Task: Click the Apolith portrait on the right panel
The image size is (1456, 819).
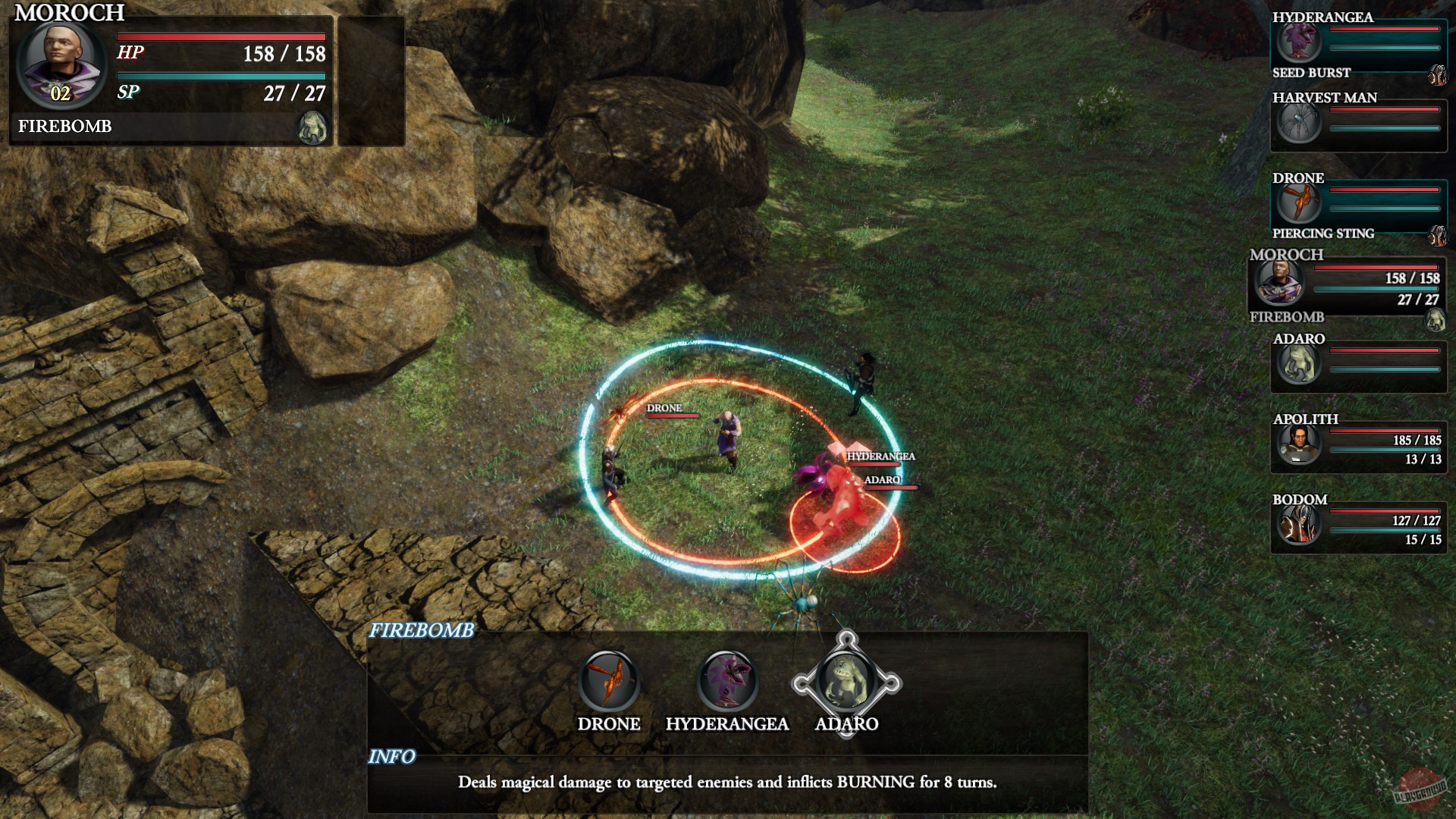Action: tap(1299, 446)
